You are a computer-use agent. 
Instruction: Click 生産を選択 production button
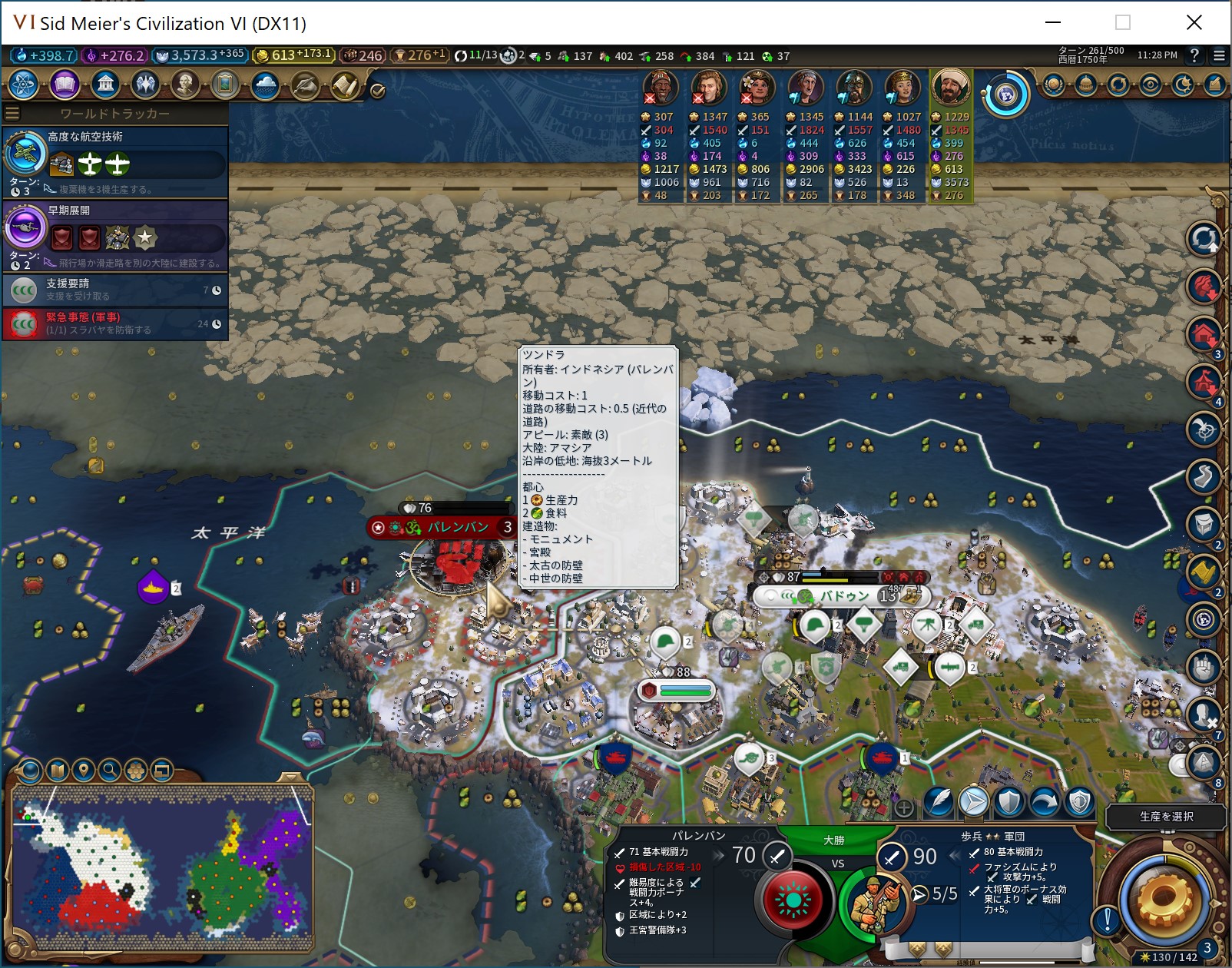pyautogui.click(x=1166, y=817)
